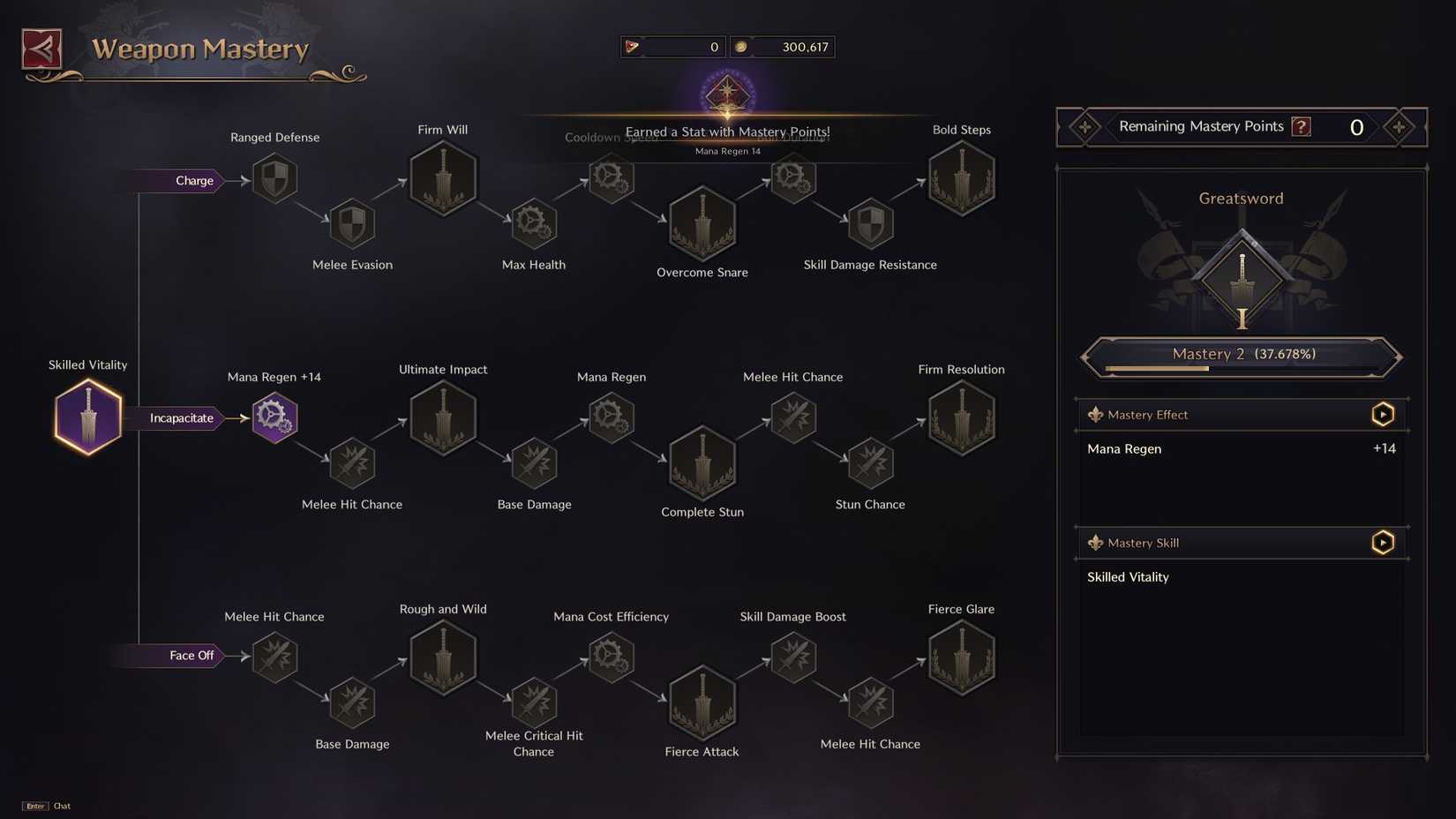The width and height of the screenshot is (1456, 819).
Task: Click the back arrow to exit Weapon Mastery
Action: point(41,49)
